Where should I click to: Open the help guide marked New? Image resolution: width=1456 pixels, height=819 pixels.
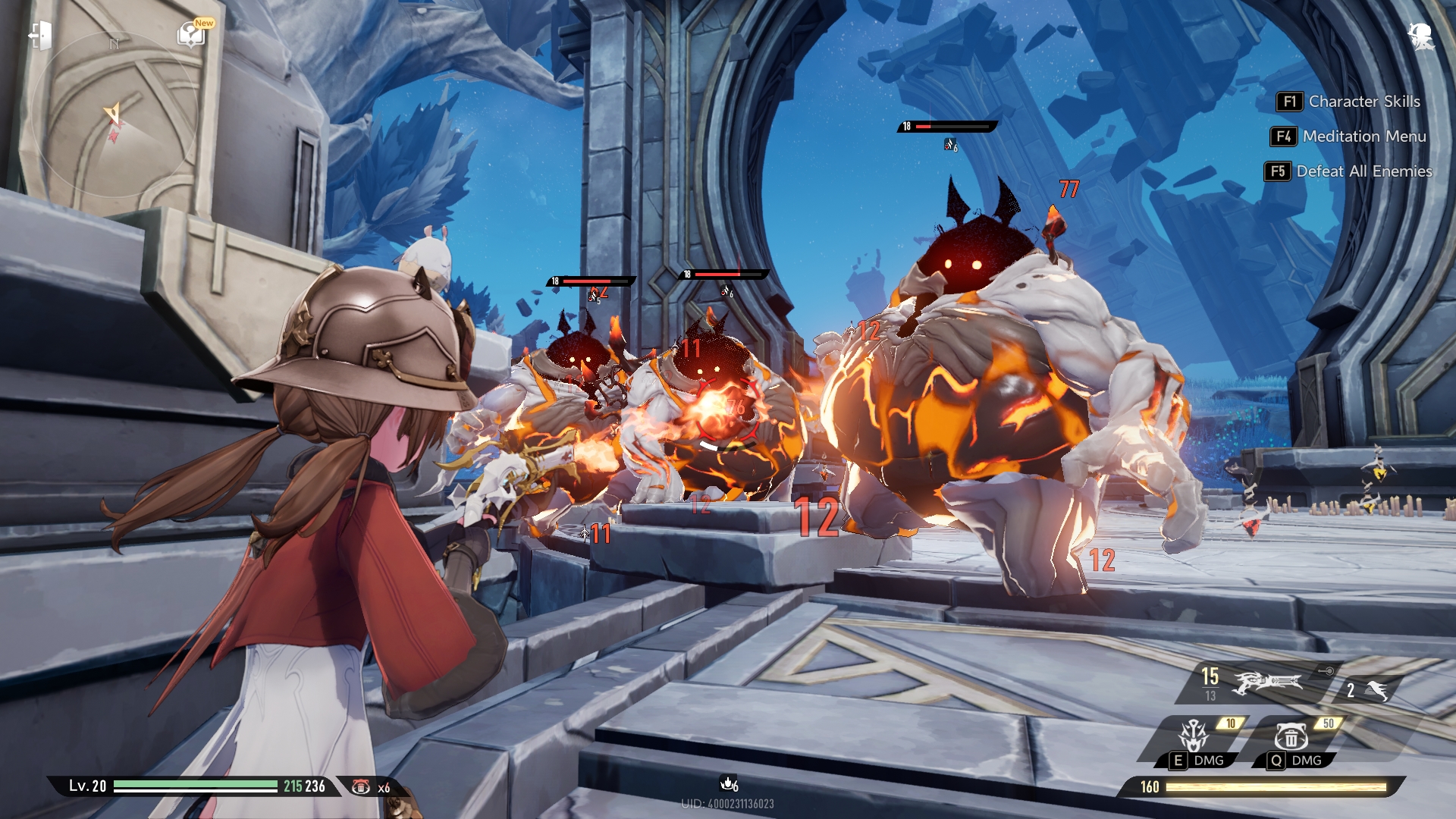(x=191, y=34)
